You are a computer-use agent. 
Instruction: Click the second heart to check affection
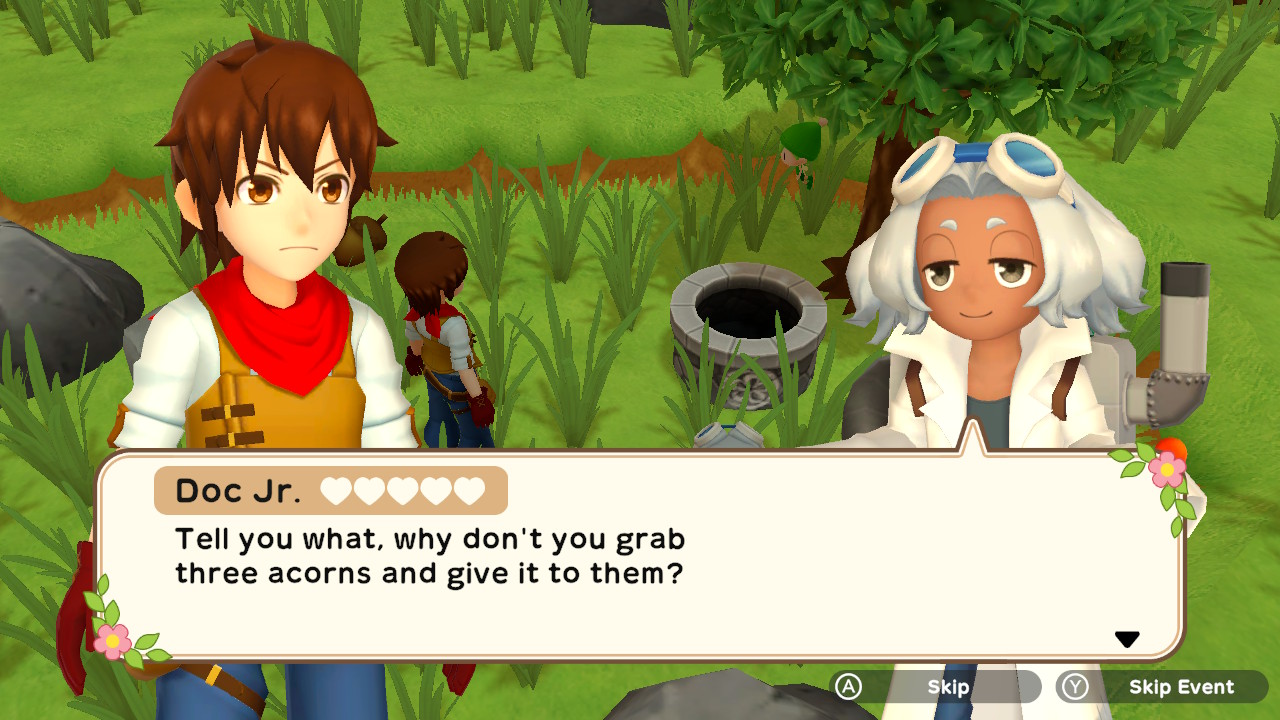pyautogui.click(x=368, y=491)
